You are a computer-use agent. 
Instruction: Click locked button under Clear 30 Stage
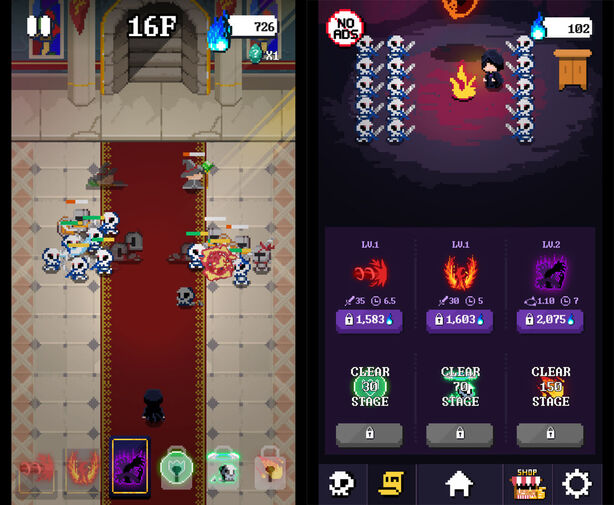369,434
